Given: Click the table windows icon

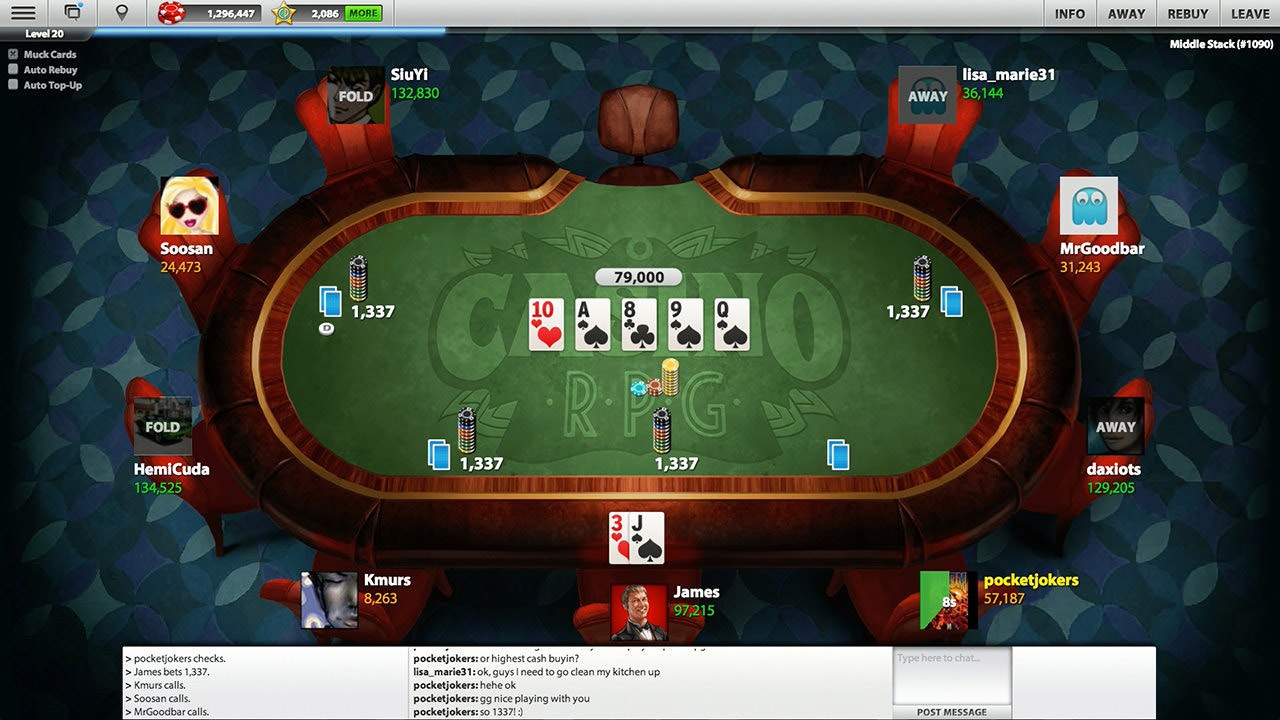Looking at the screenshot, I should pyautogui.click(x=73, y=13).
